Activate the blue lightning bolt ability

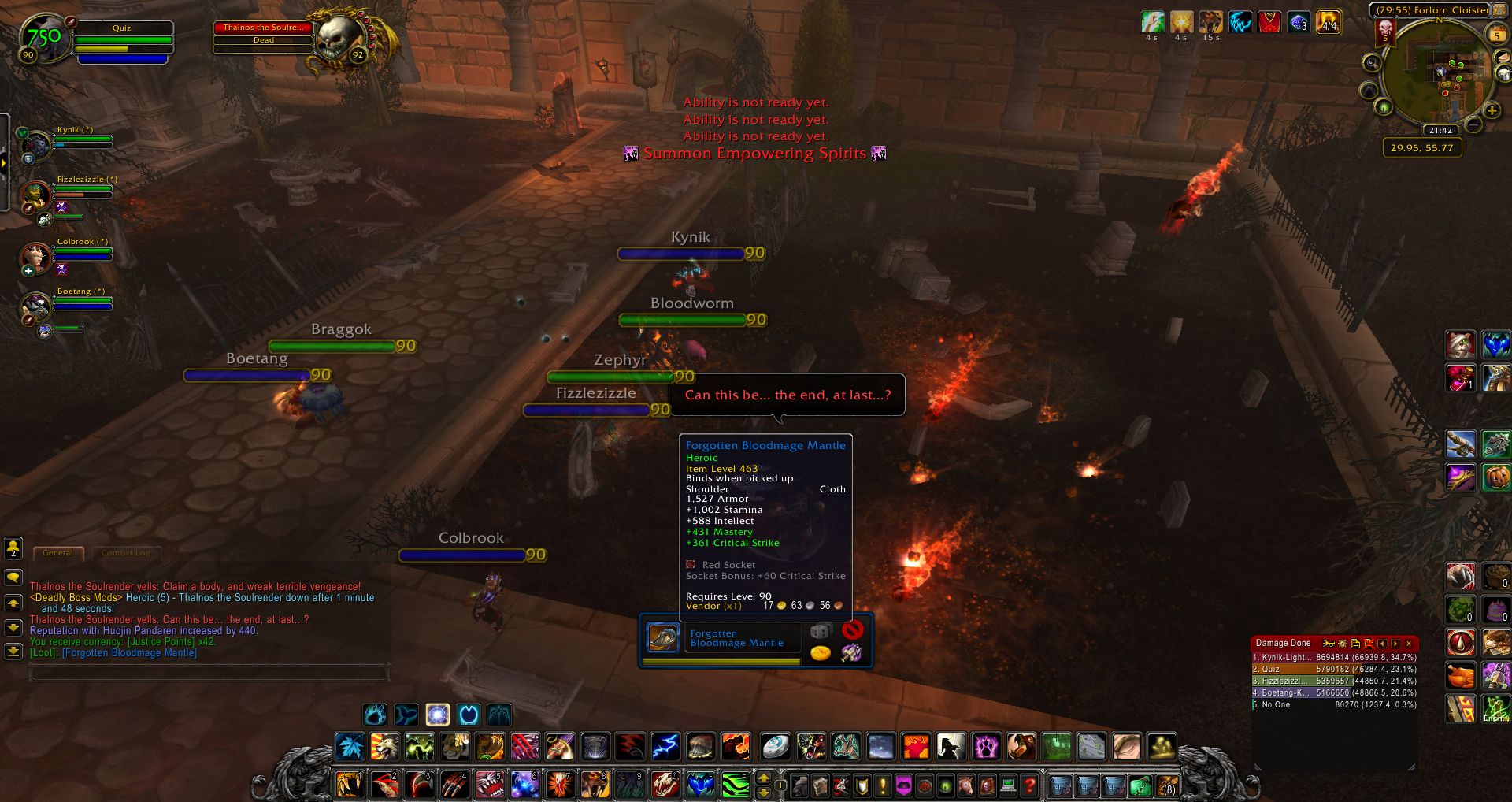[x=665, y=746]
